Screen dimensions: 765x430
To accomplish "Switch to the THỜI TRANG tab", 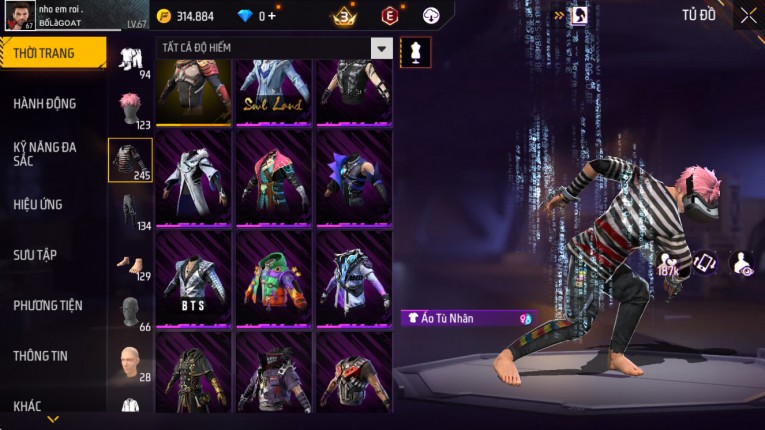I will pyautogui.click(x=52, y=53).
